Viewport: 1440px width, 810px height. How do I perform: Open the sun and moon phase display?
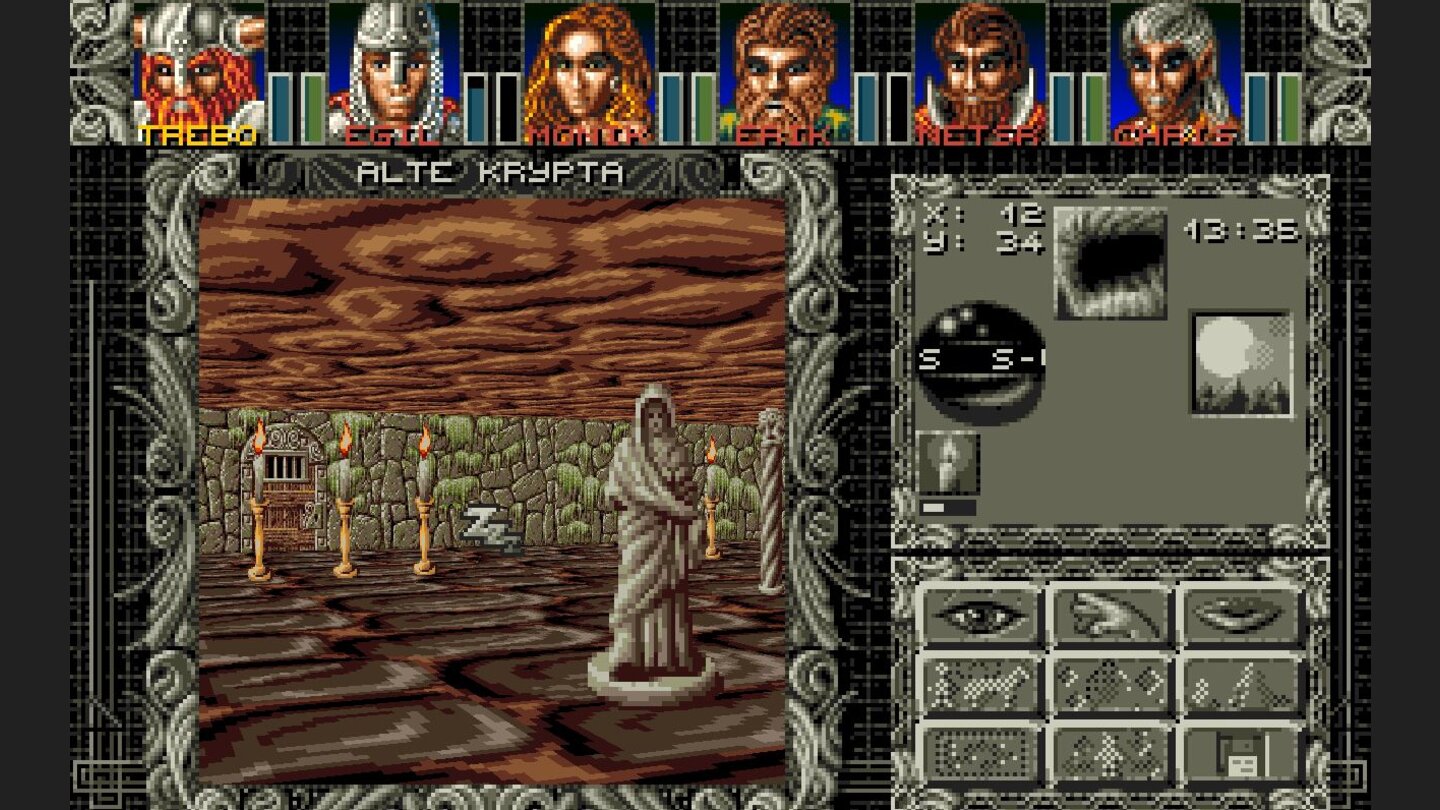(x=1240, y=360)
